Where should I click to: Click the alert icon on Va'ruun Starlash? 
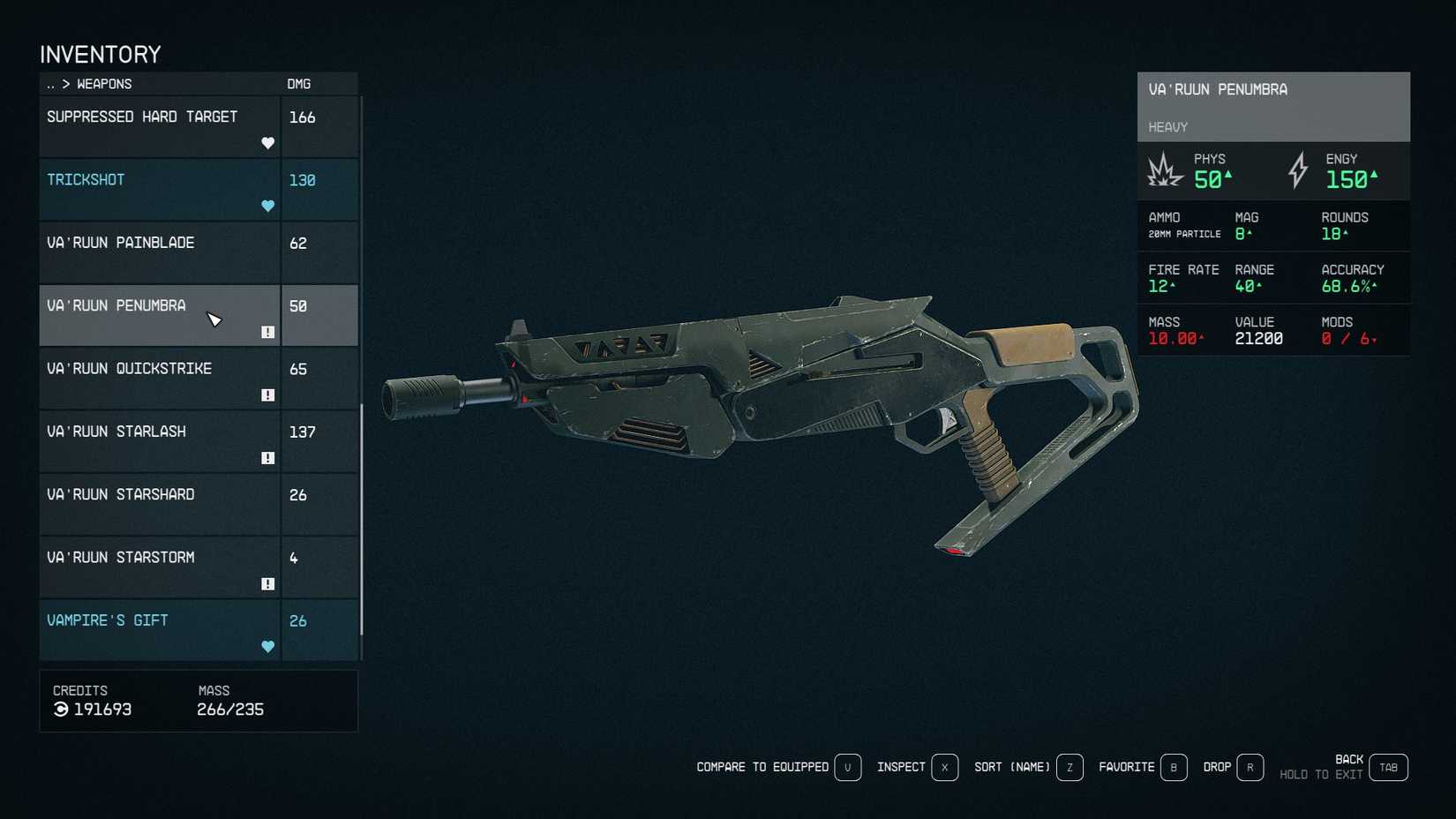pos(267,457)
